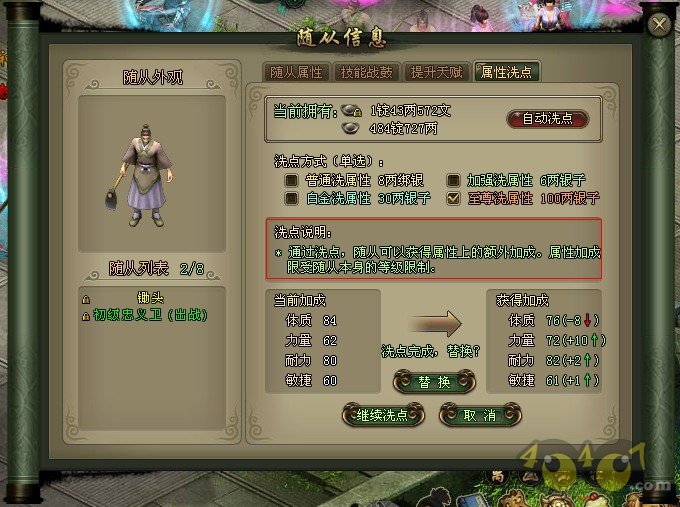
Task: Click the 自动洗点 button
Action: point(547,118)
